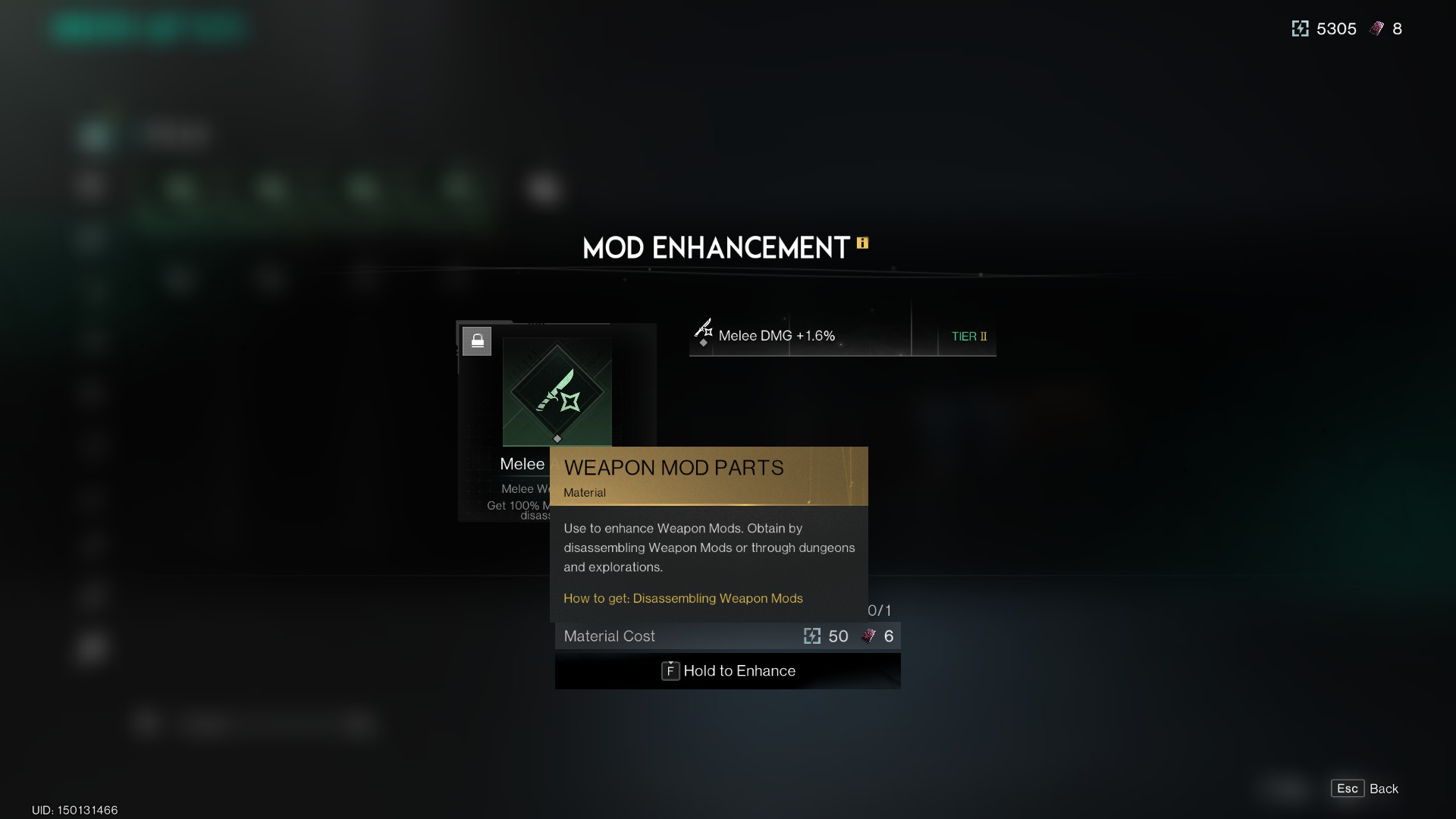
Task: Toggle the lock on the Melee mod card
Action: coord(478,340)
